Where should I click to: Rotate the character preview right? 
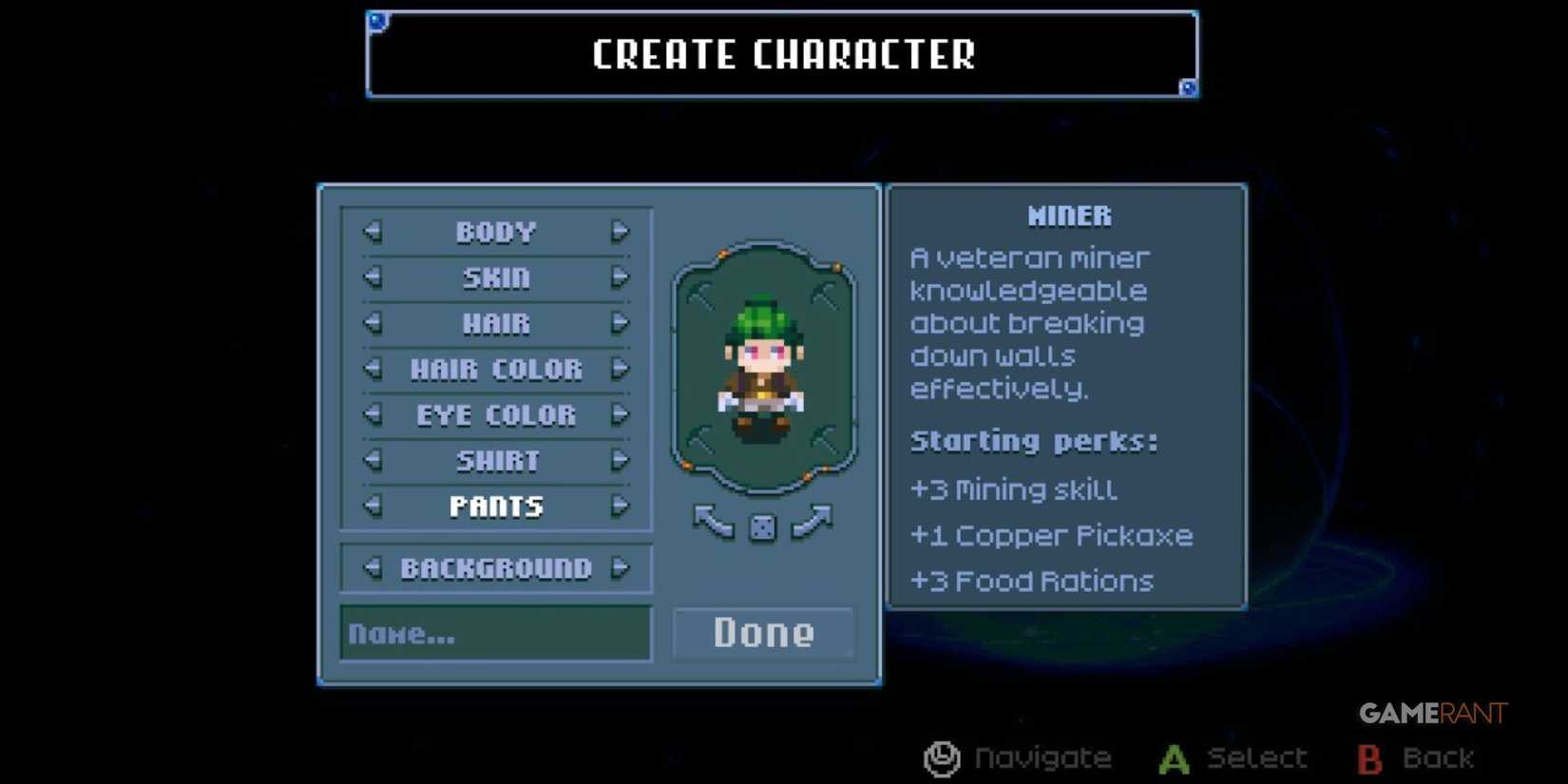pyautogui.click(x=814, y=522)
